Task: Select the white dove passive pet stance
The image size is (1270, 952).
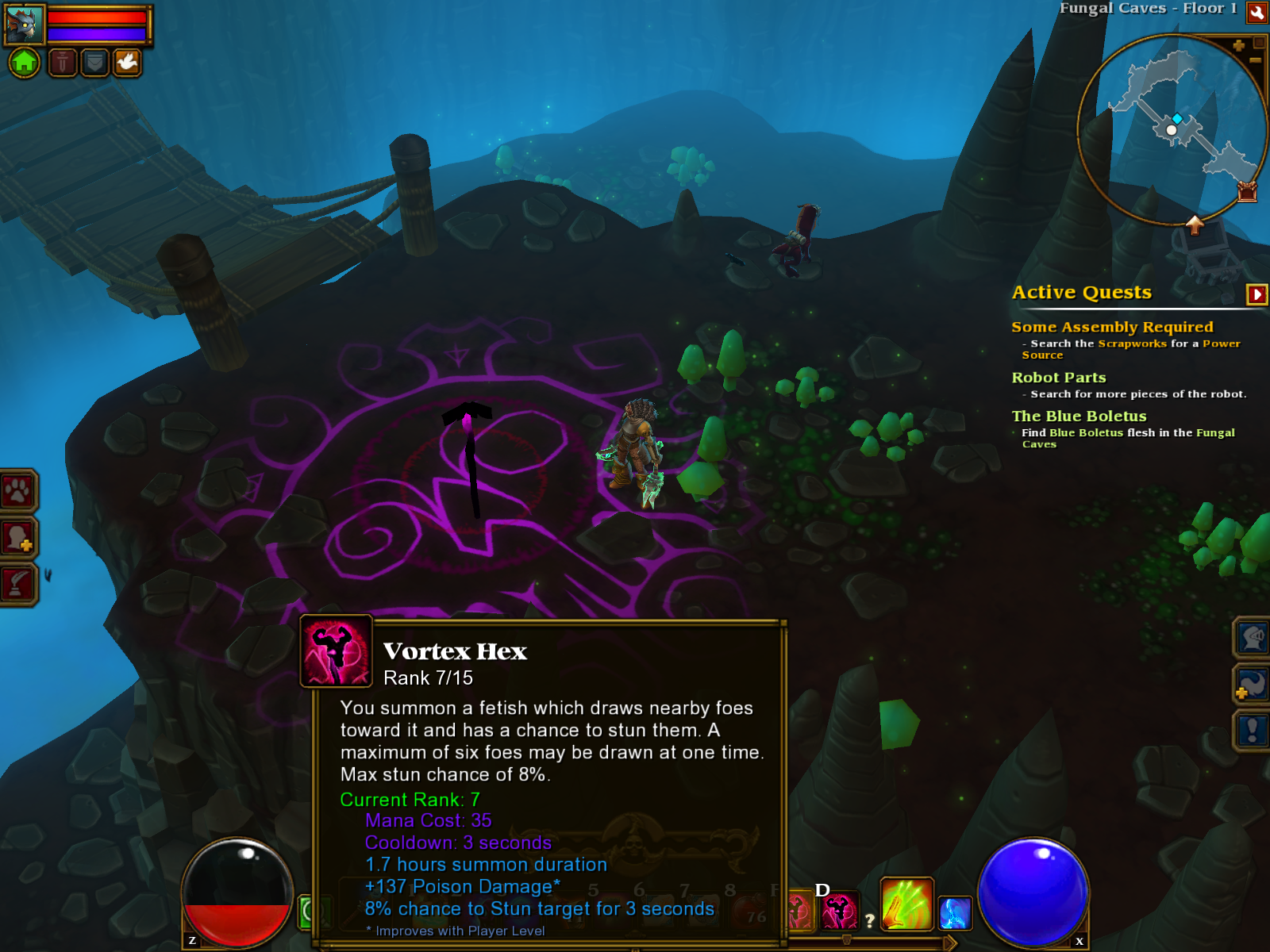Action: point(127,62)
